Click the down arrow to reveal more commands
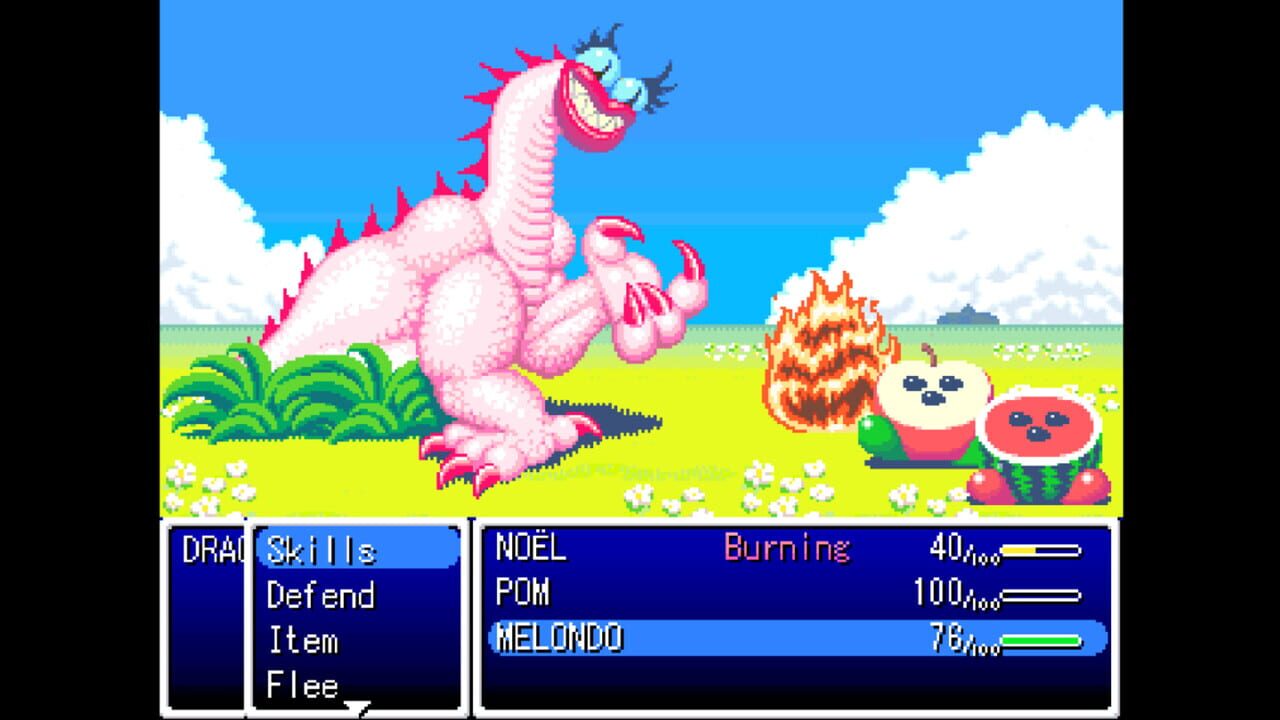 coord(355,706)
